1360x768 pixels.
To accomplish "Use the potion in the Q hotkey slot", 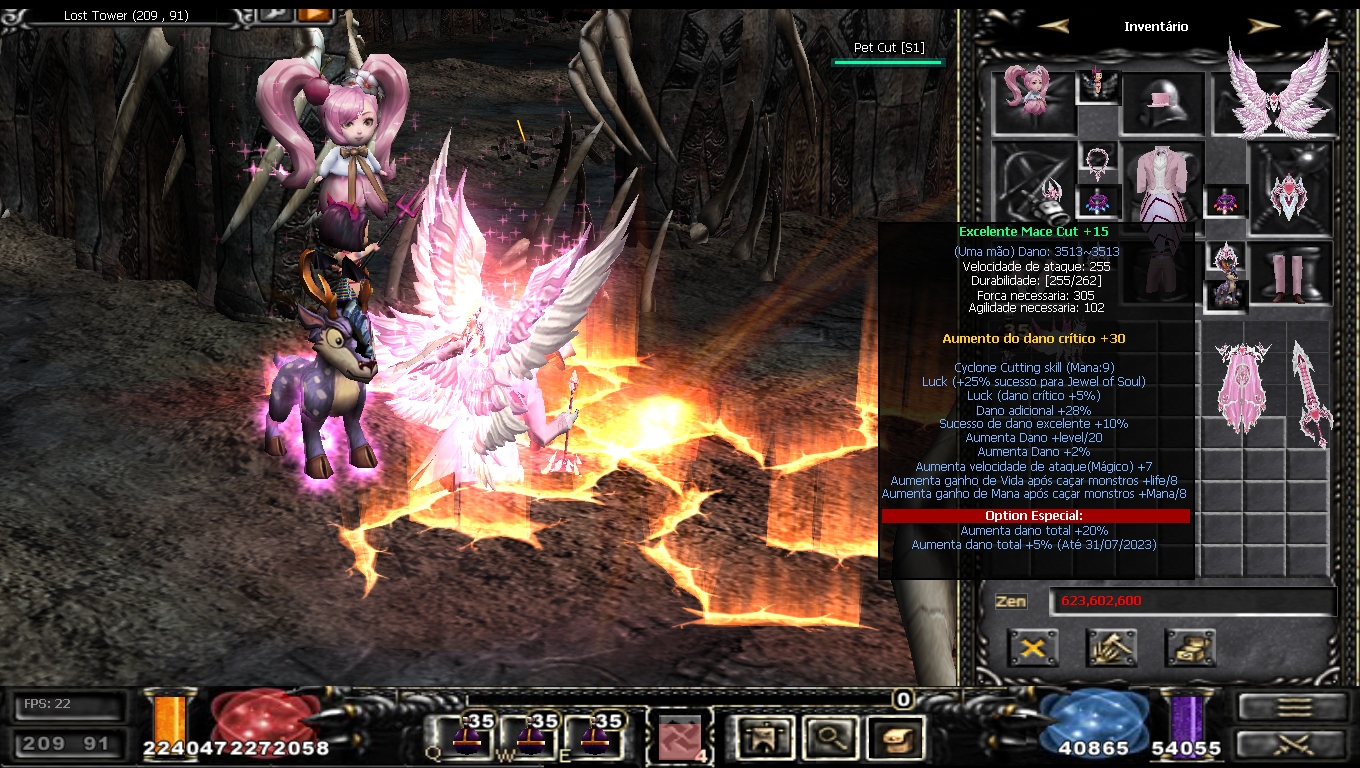I will (468, 738).
